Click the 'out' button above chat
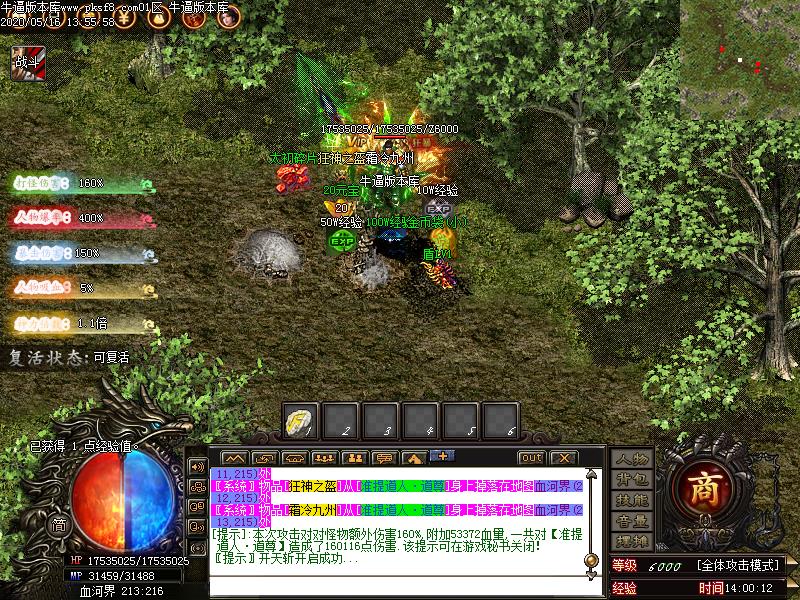The width and height of the screenshot is (800, 600). tap(531, 457)
